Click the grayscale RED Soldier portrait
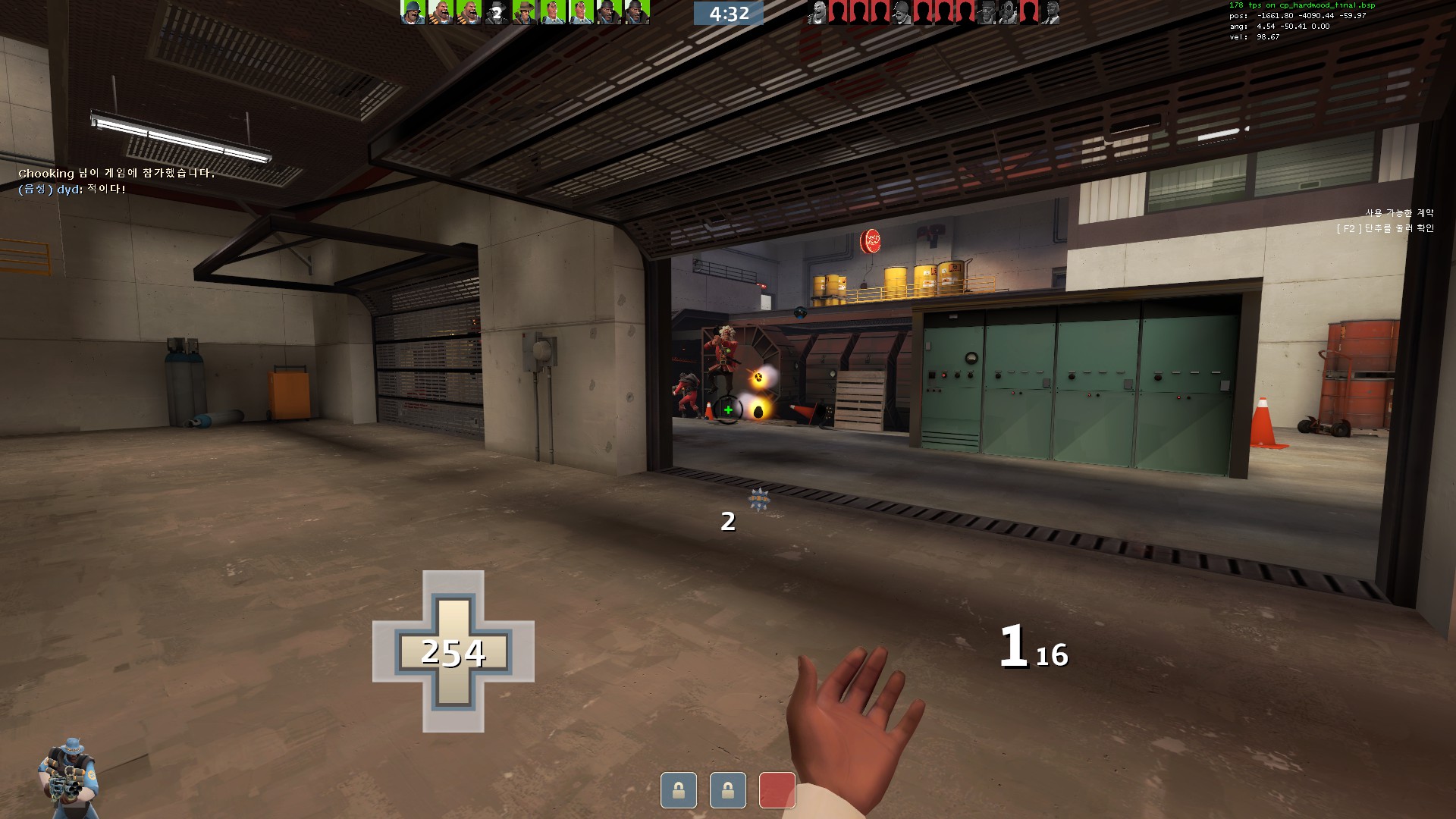1456x819 pixels. [902, 13]
